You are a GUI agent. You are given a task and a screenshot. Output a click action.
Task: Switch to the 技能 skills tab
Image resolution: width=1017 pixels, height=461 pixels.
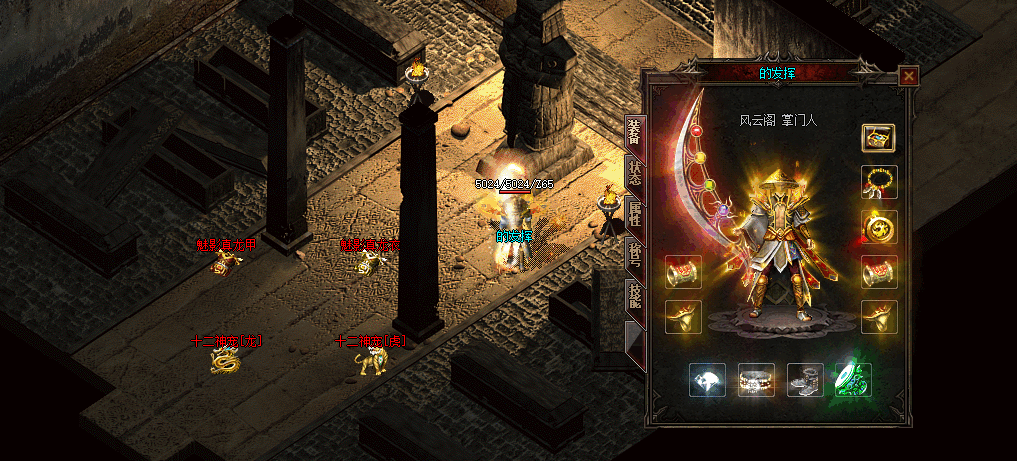click(x=634, y=295)
